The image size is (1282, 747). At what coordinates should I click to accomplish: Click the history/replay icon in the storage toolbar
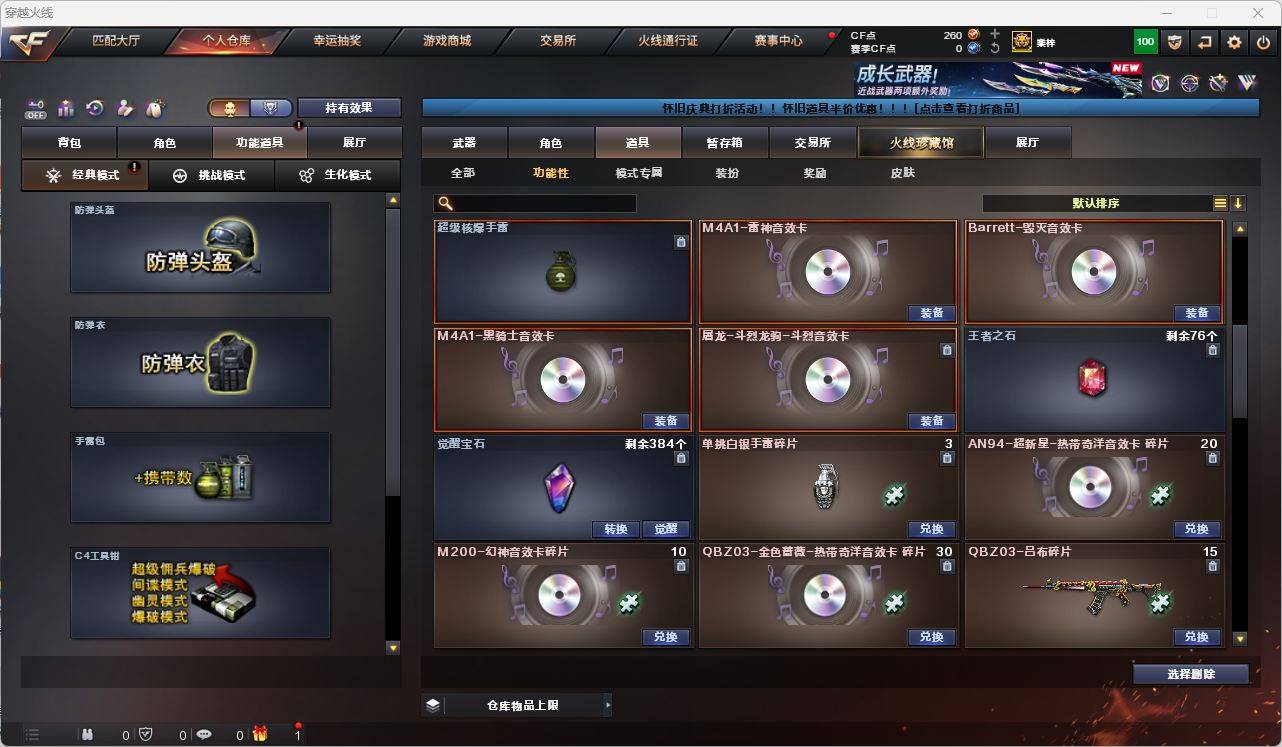click(x=93, y=108)
